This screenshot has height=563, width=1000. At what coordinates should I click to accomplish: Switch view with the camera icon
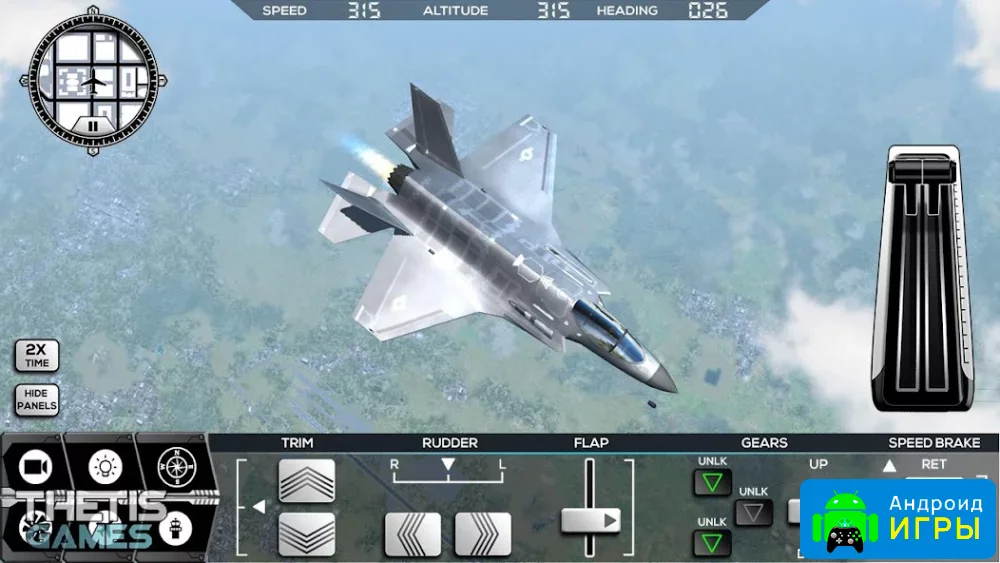(35, 466)
